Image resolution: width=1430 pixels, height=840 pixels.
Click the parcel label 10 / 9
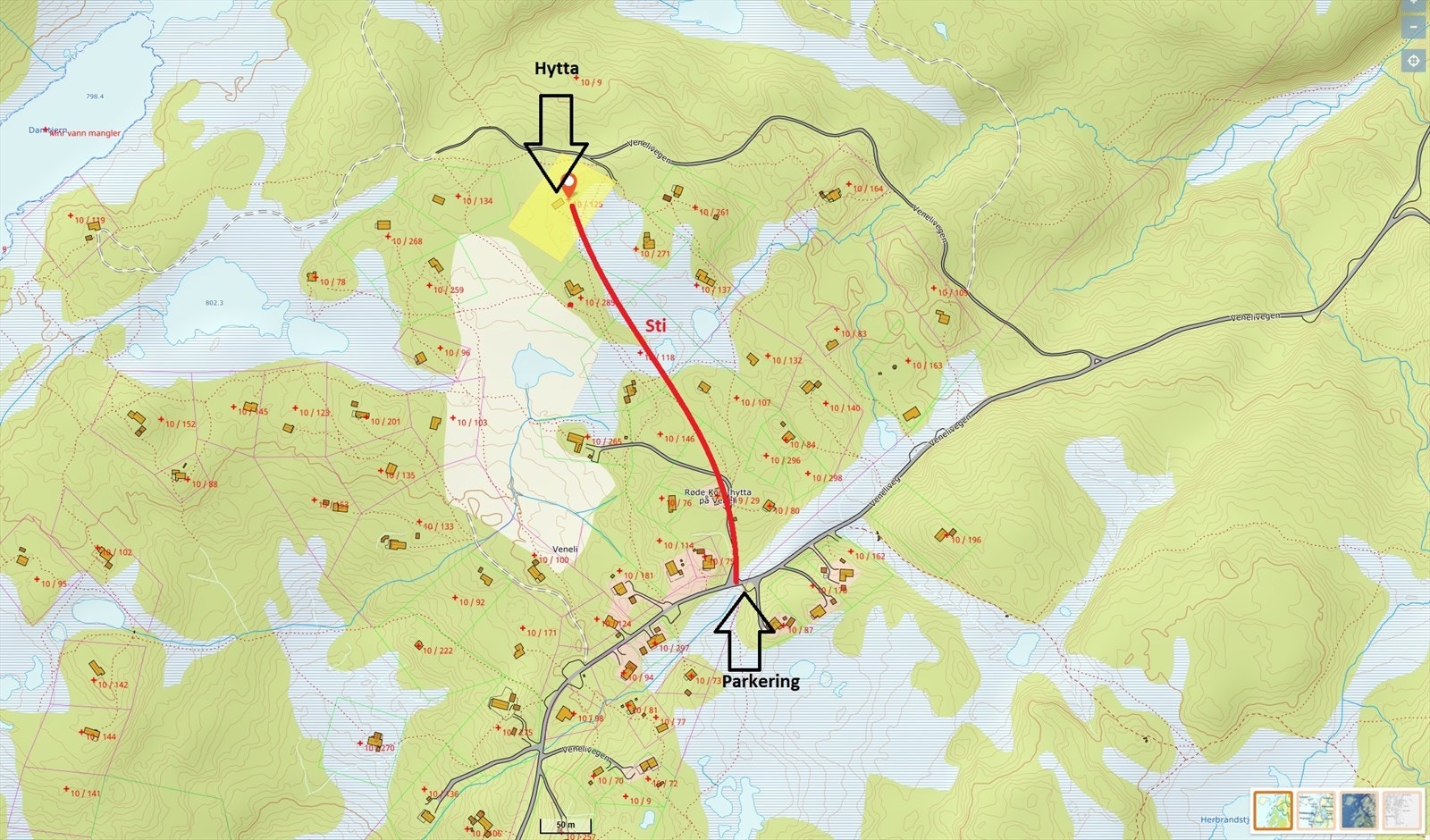coord(590,83)
